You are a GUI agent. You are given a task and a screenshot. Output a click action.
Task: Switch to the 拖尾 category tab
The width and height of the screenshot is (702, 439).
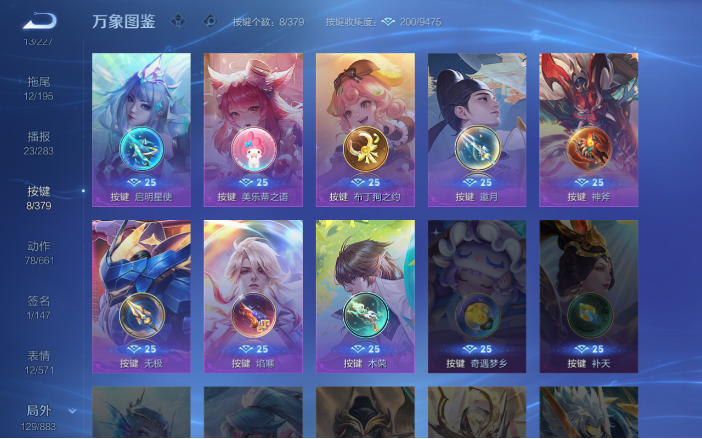(x=39, y=86)
